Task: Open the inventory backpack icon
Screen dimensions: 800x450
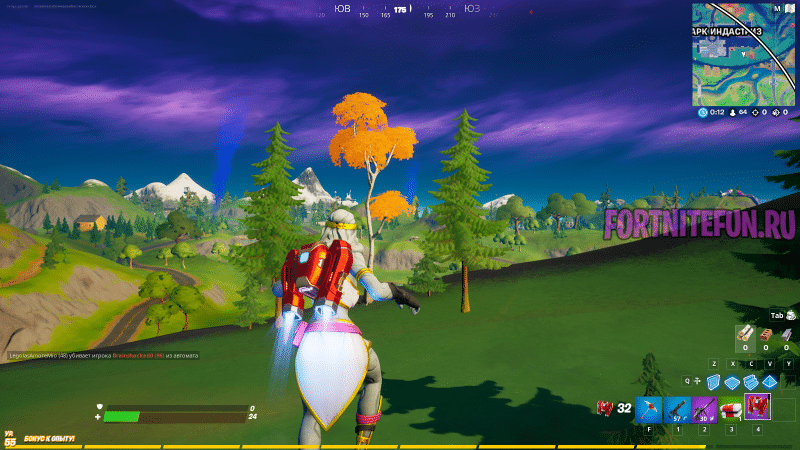Action: coord(790,313)
